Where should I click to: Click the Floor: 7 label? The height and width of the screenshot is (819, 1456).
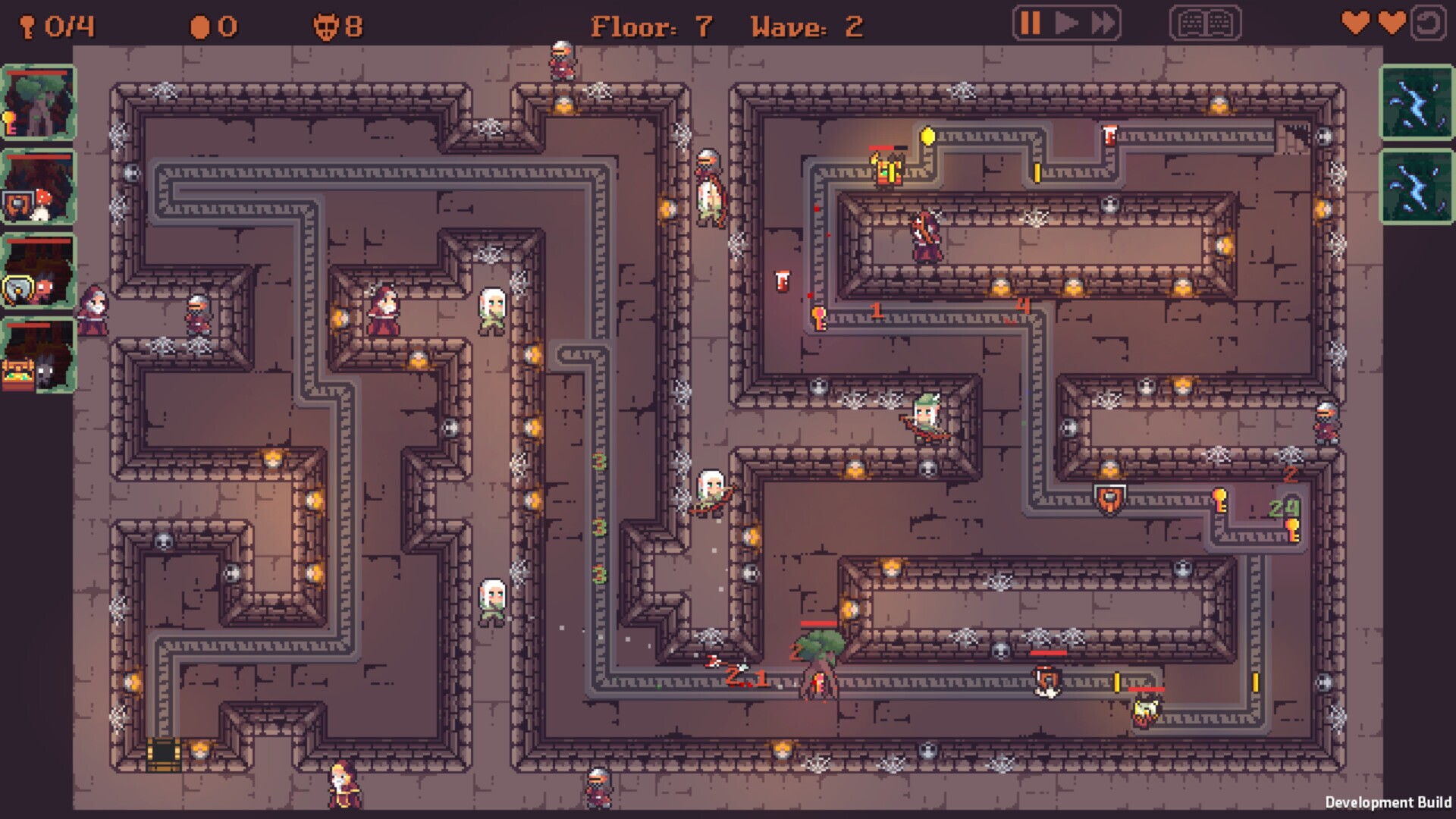(x=652, y=27)
